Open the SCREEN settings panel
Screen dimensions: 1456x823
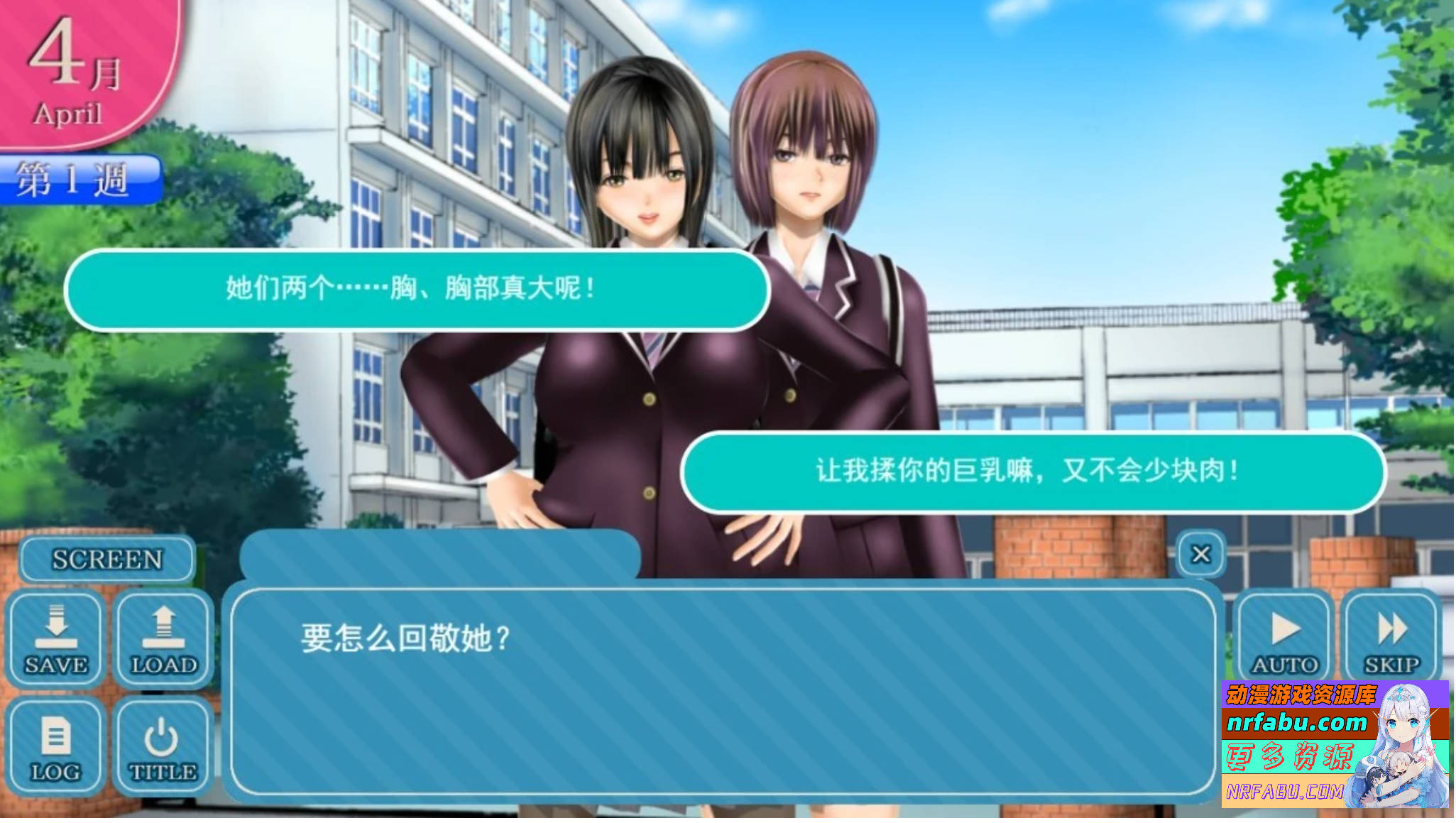(106, 559)
